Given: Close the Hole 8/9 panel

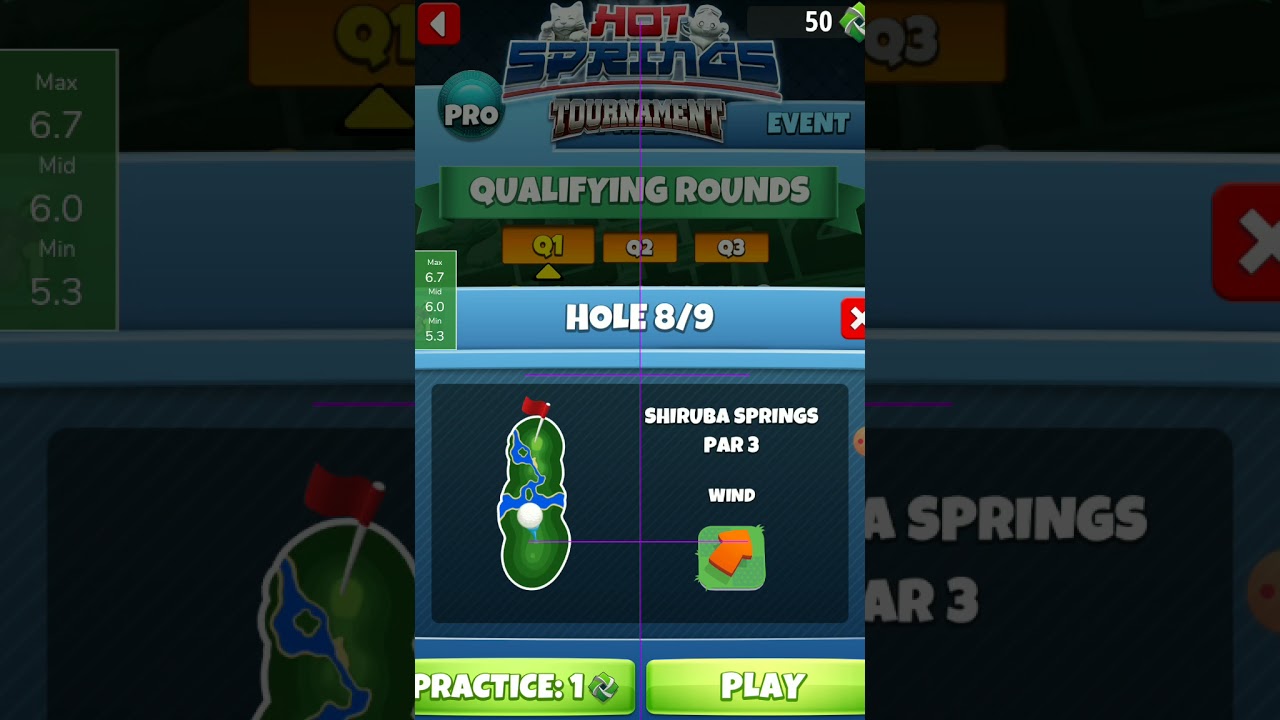Looking at the screenshot, I should tap(854, 319).
